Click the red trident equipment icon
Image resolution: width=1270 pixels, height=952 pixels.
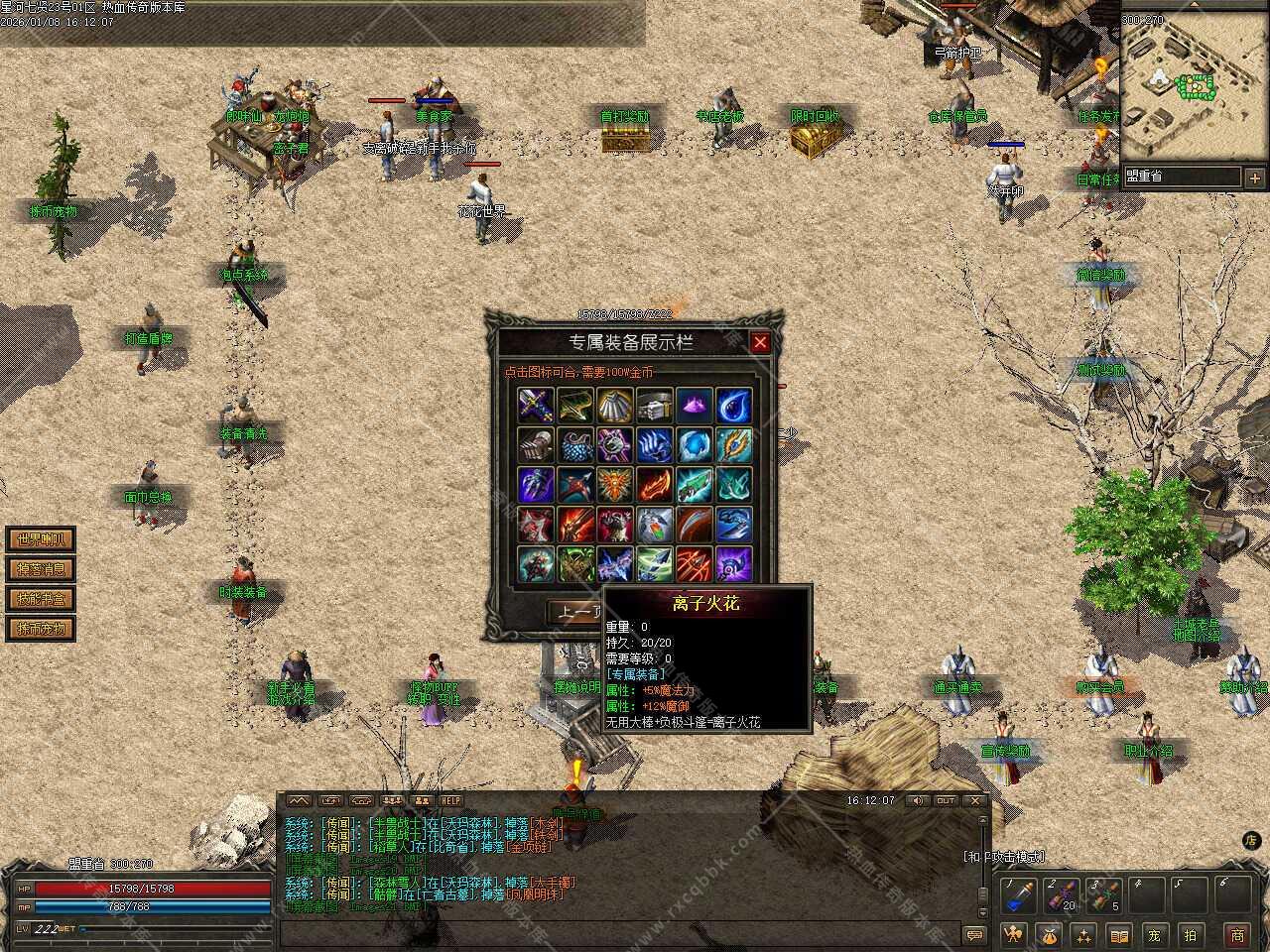coord(694,563)
